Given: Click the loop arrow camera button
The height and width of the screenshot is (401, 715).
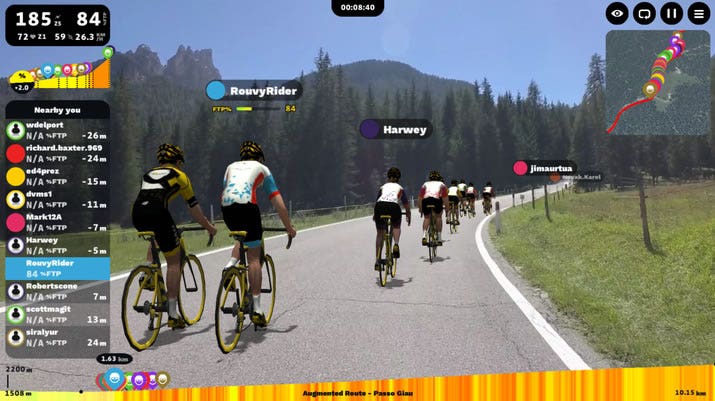Looking at the screenshot, I should click(x=644, y=14).
